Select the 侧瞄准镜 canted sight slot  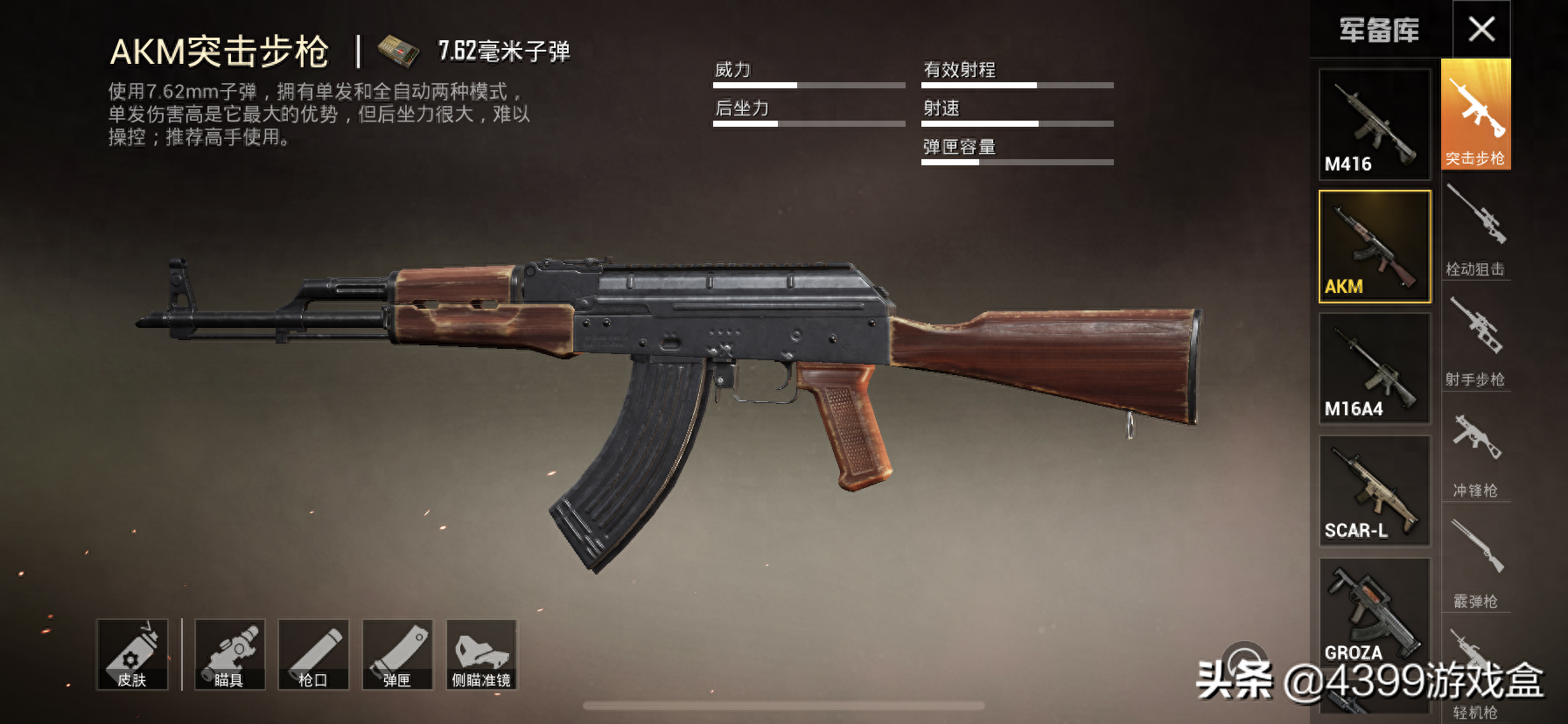point(481,655)
